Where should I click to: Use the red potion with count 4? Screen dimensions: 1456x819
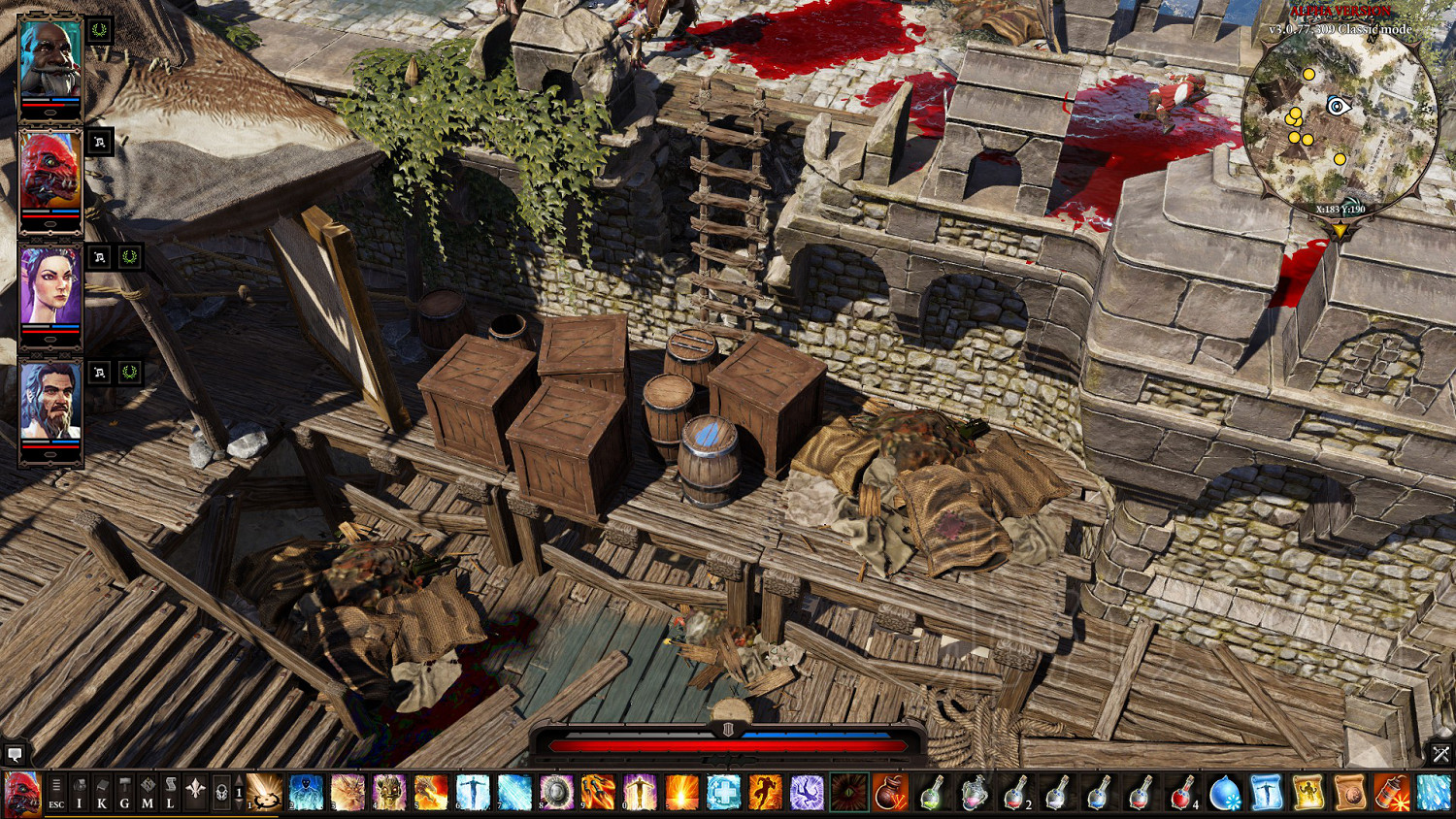tap(1182, 792)
